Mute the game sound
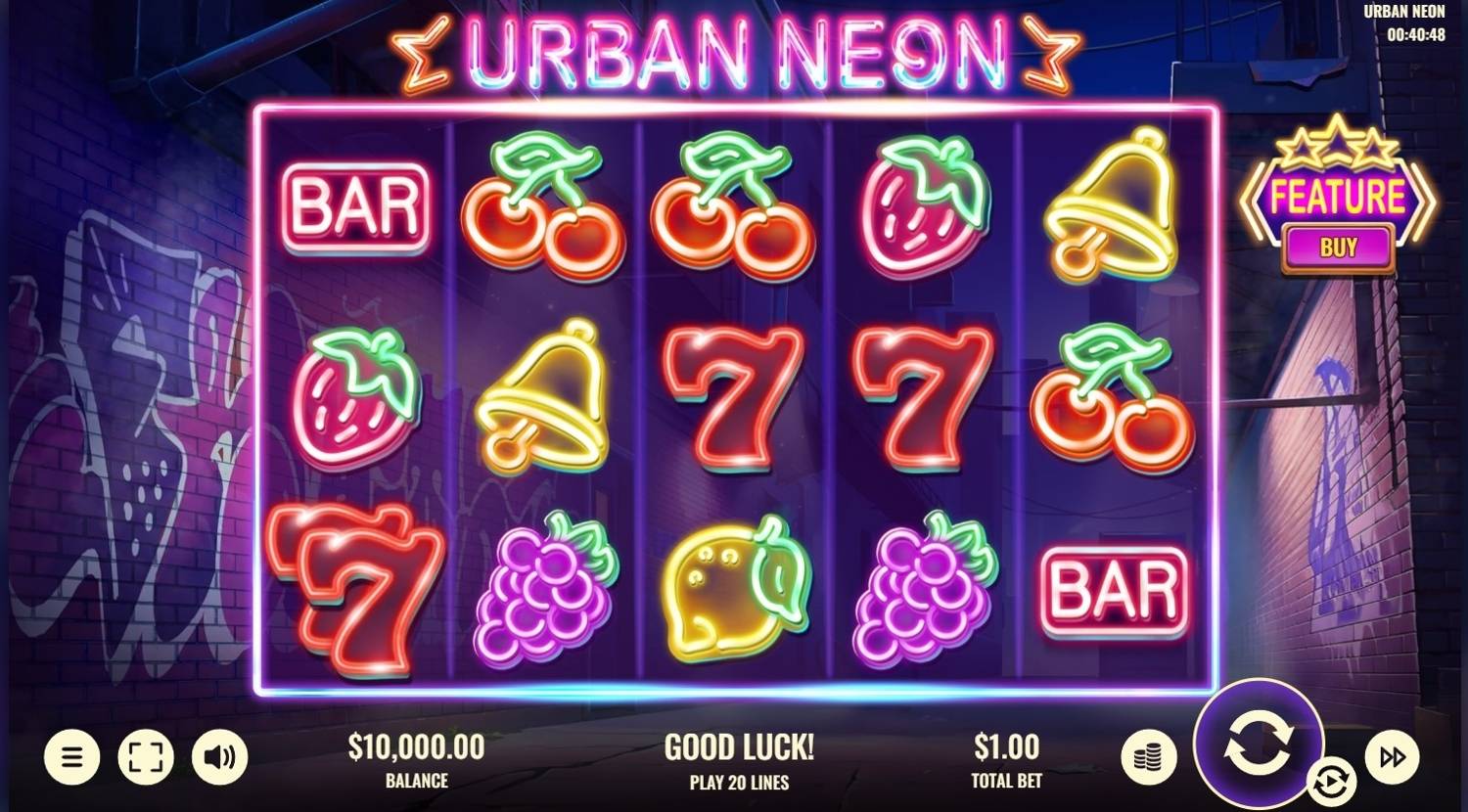The height and width of the screenshot is (812, 1468). pyautogui.click(x=219, y=756)
